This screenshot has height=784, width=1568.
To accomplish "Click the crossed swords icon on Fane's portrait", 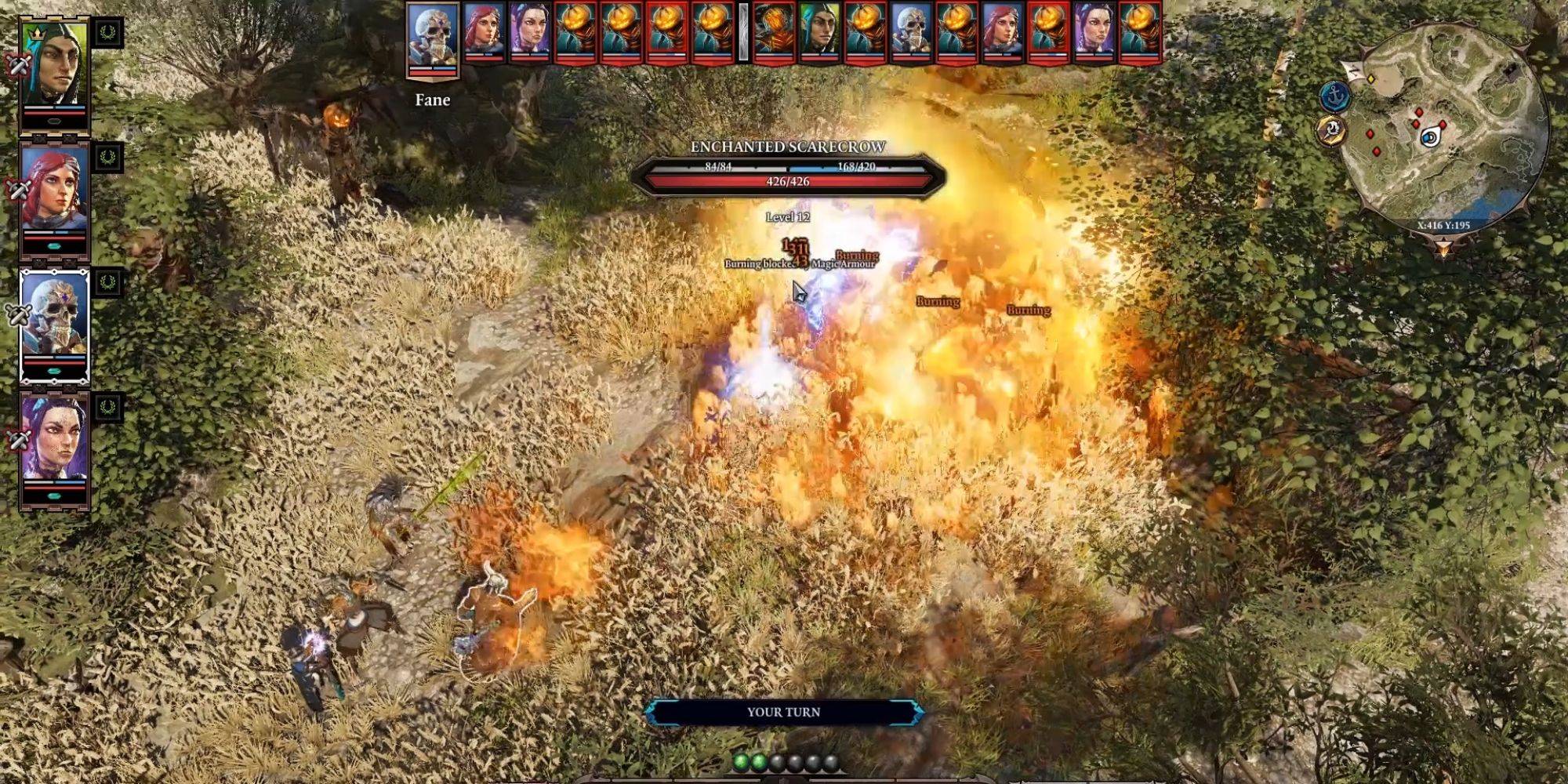I will point(16,315).
